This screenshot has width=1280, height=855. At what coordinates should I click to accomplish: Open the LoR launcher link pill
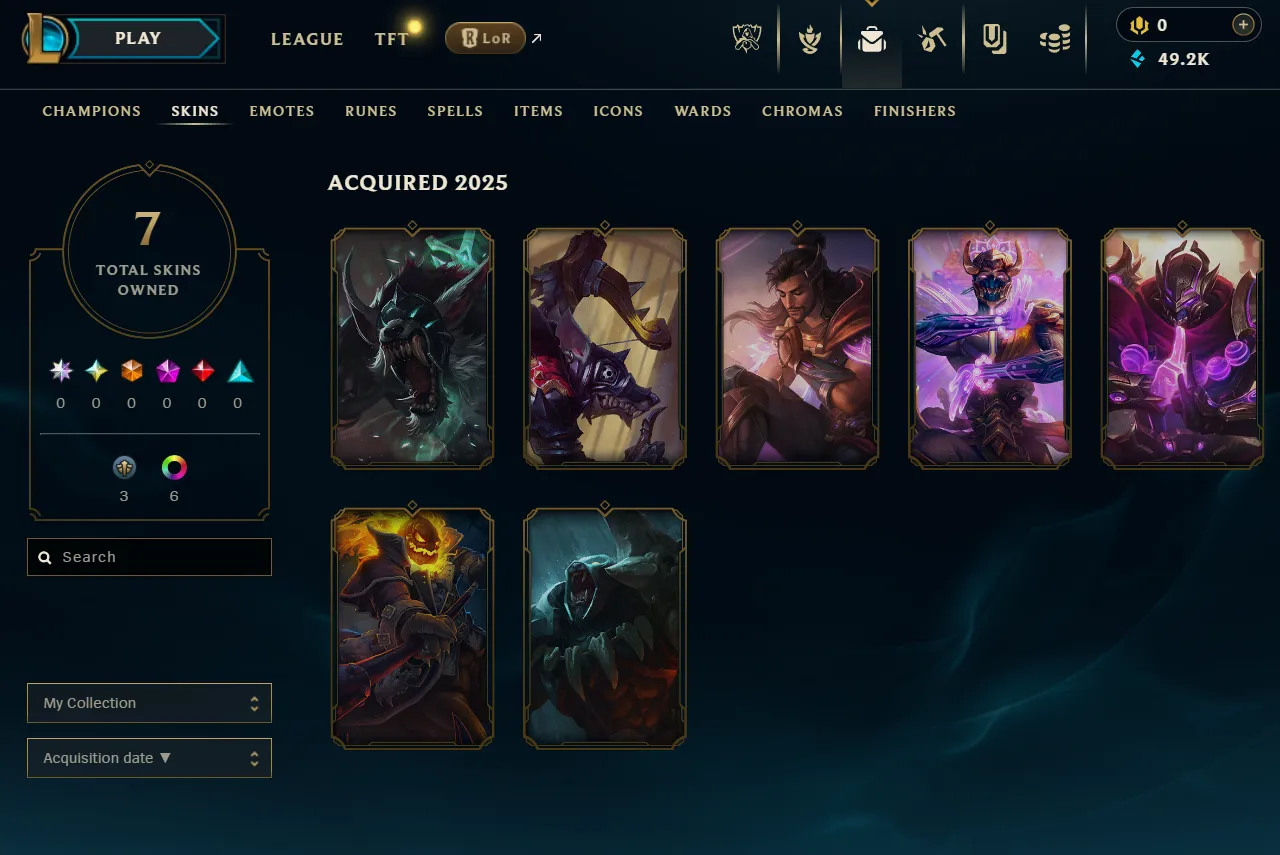pos(485,38)
